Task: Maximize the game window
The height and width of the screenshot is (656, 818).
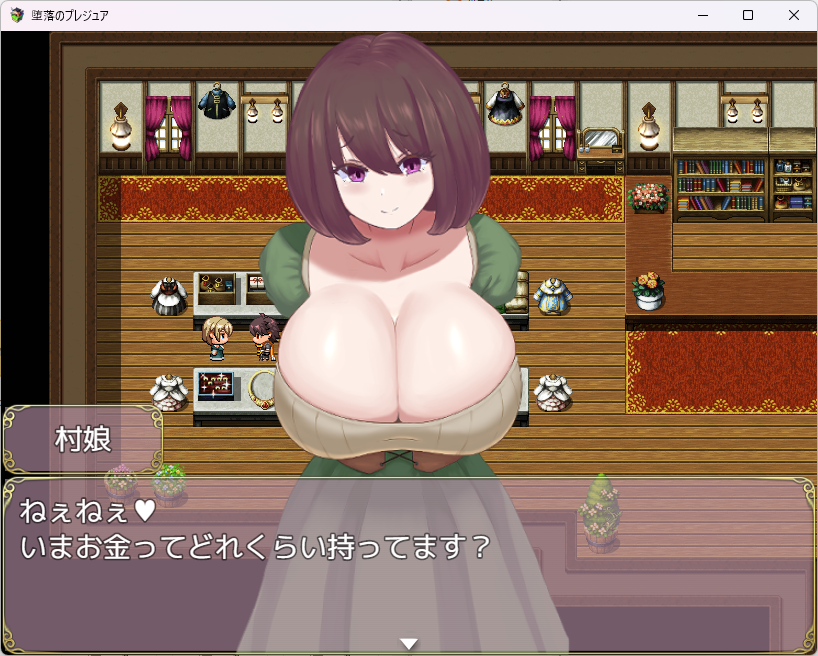Action: coord(748,15)
